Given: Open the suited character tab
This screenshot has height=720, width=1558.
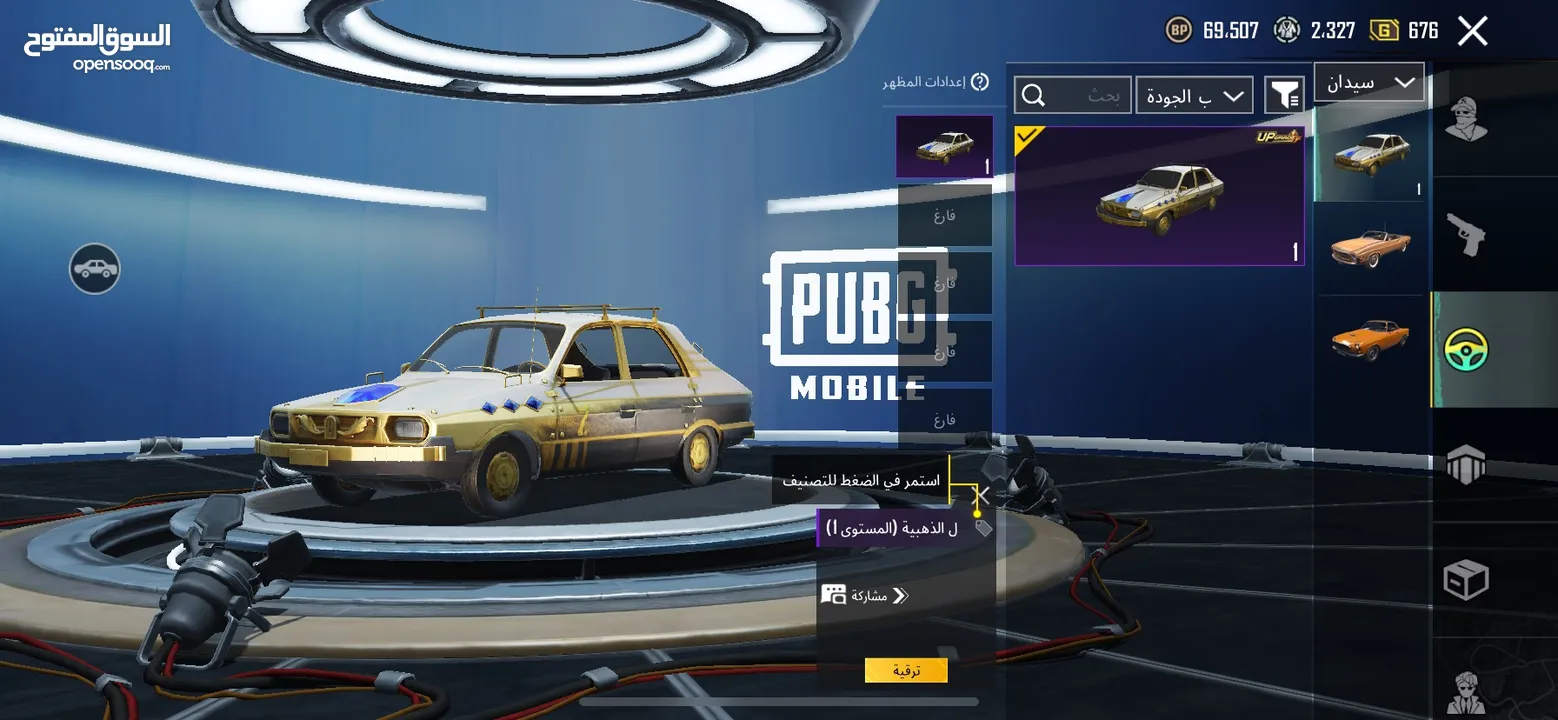Looking at the screenshot, I should click(1466, 688).
